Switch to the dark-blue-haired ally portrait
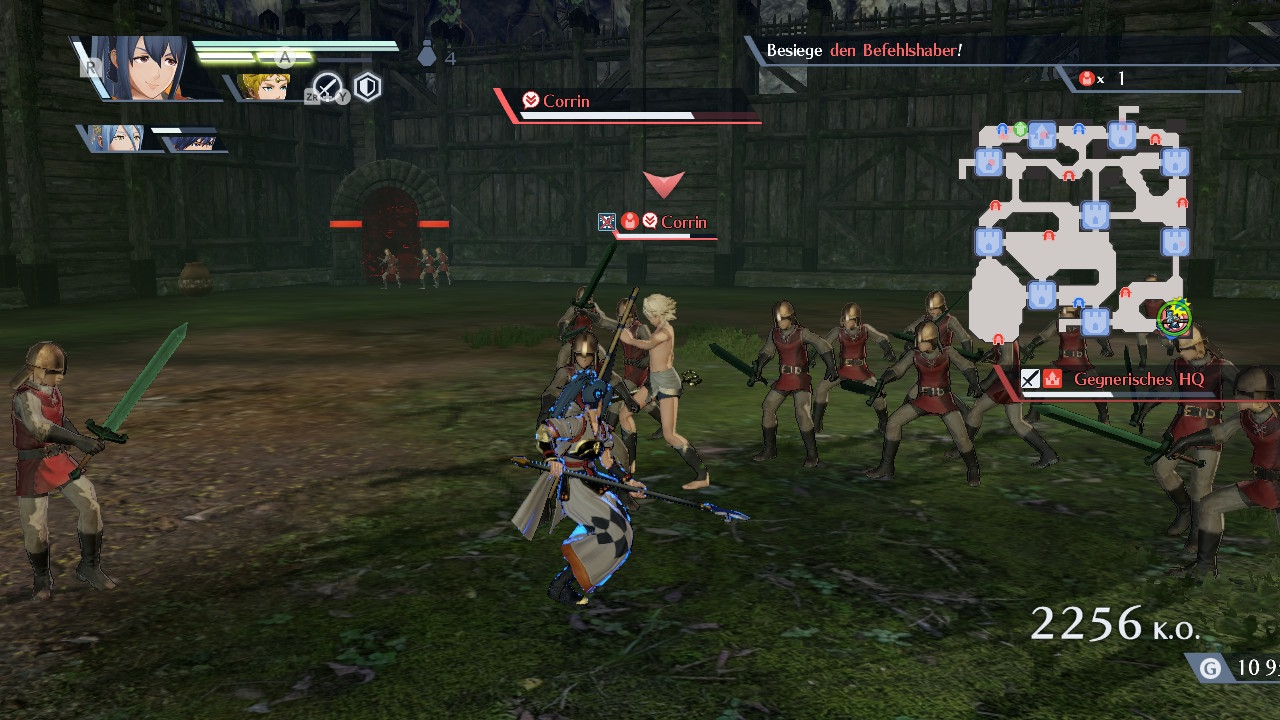1280x720 pixels. [194, 140]
